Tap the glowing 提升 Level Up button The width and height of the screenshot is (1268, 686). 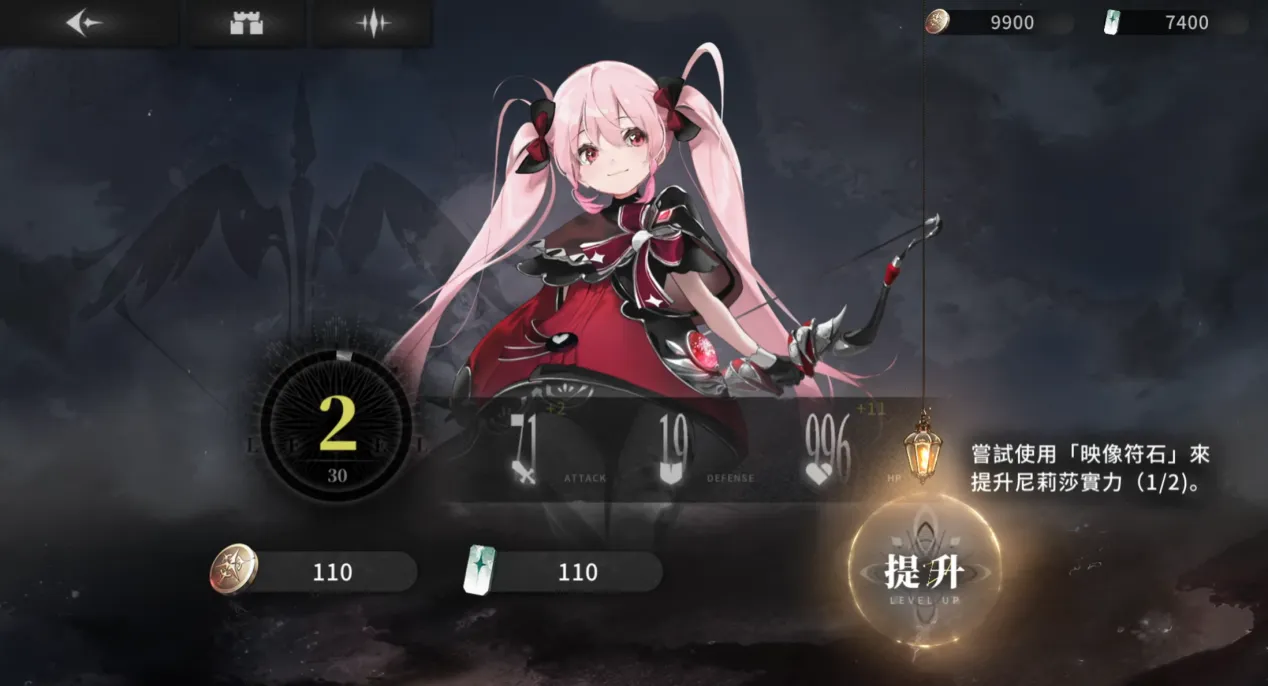922,573
